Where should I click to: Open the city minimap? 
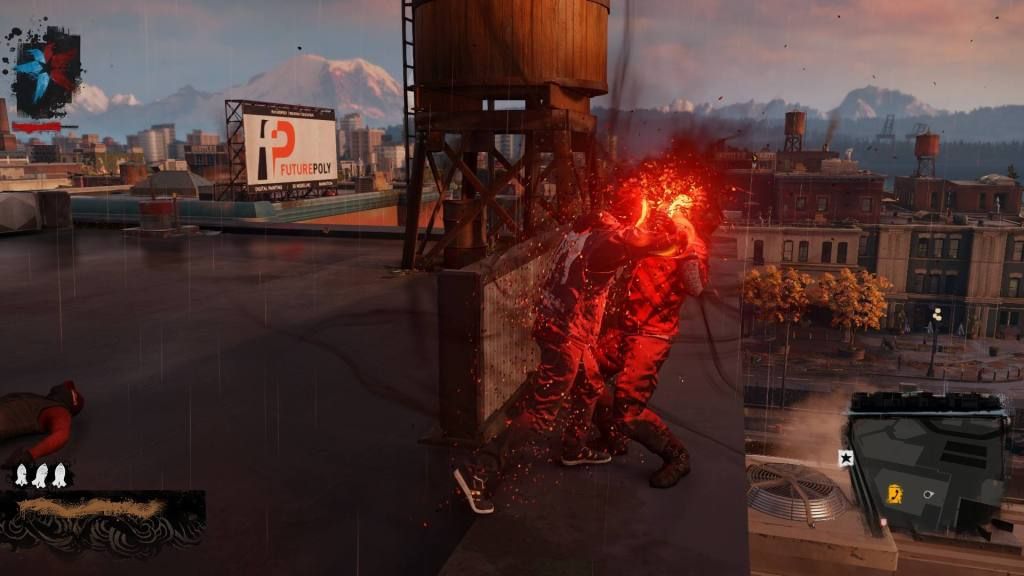tap(927, 459)
